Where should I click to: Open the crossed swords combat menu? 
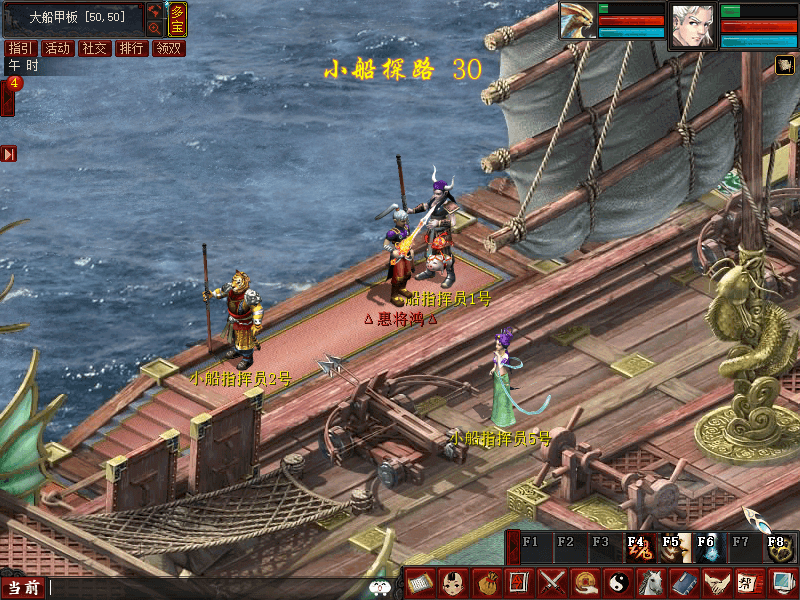point(552,581)
